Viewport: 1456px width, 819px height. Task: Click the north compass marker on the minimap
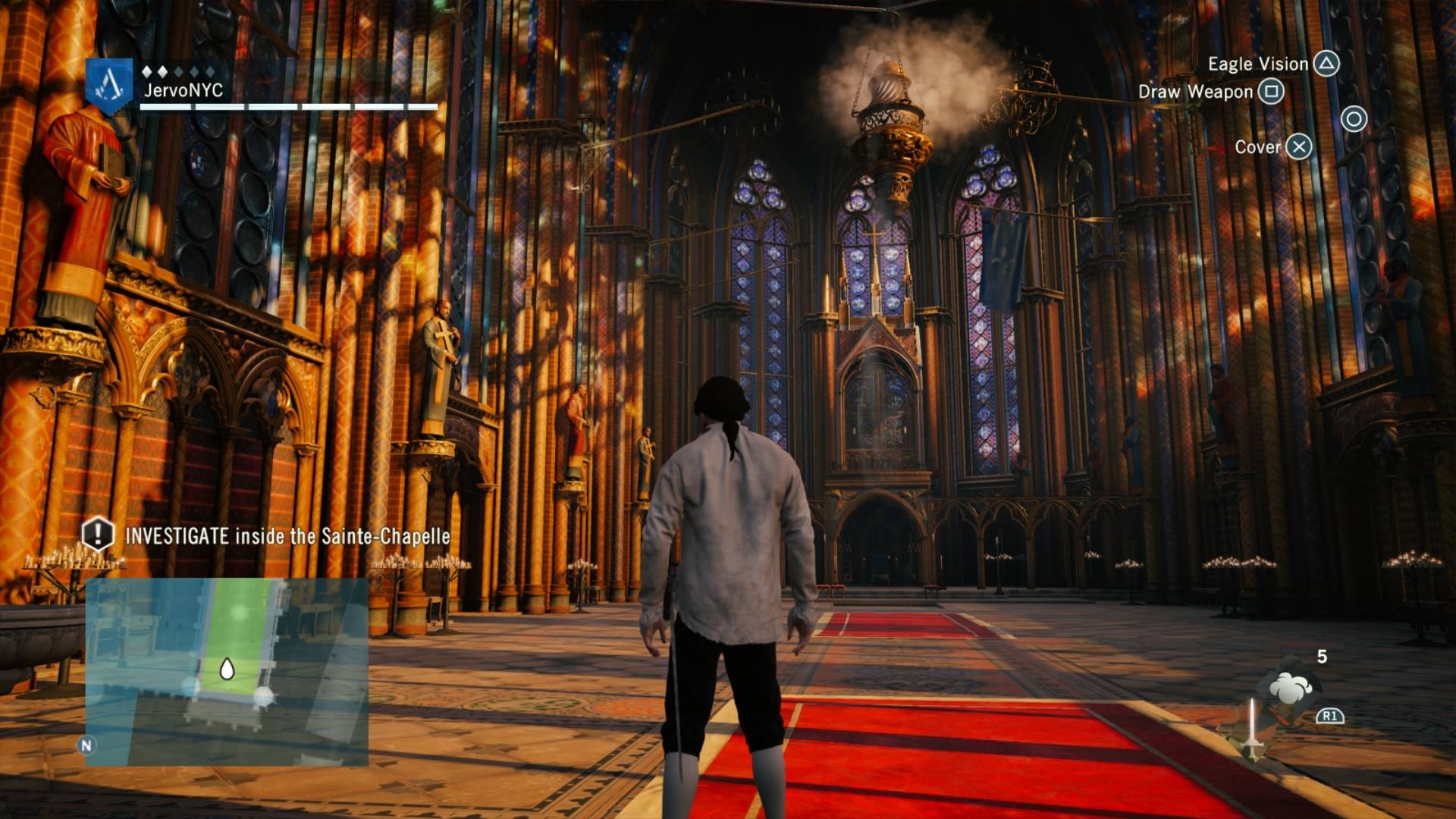coord(86,745)
